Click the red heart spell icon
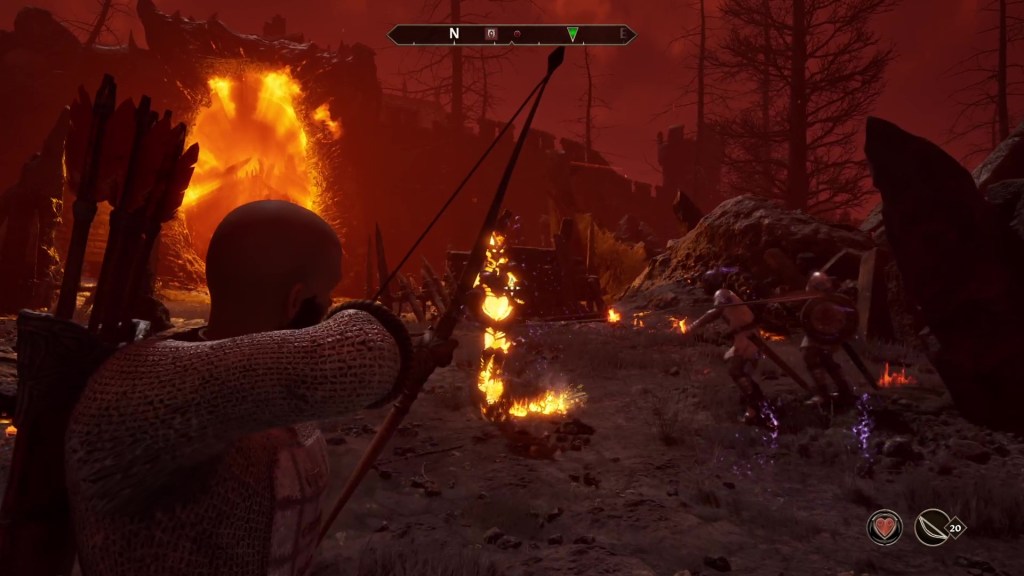The image size is (1024, 576). click(884, 527)
